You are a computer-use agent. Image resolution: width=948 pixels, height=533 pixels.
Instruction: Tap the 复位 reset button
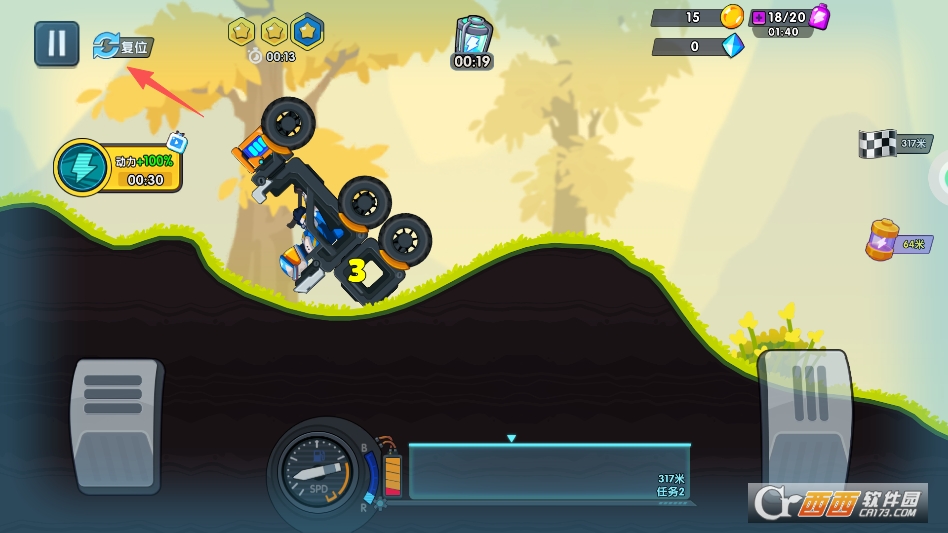point(123,46)
